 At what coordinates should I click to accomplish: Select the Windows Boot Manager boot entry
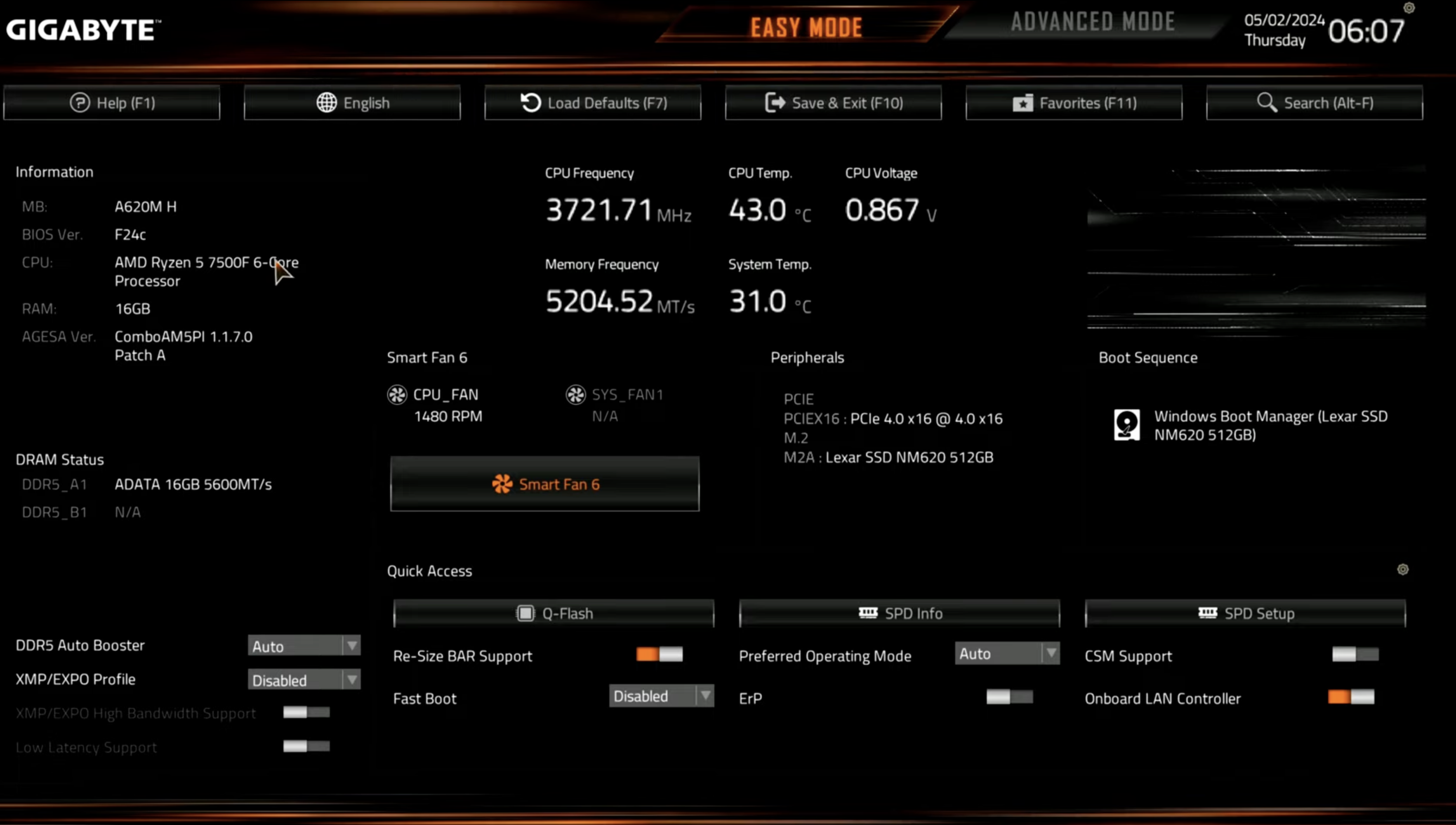[1246, 425]
